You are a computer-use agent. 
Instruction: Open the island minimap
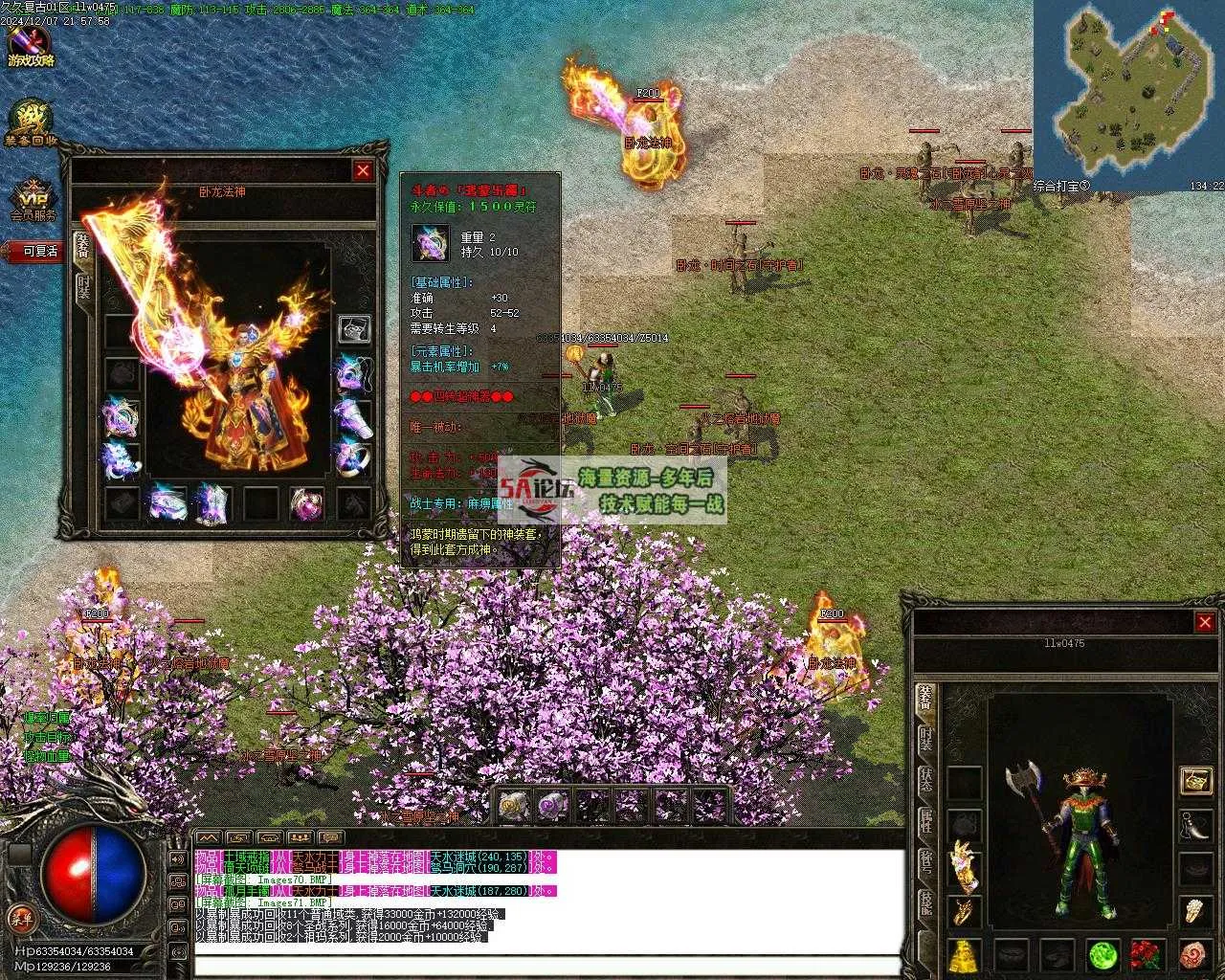[1128, 89]
